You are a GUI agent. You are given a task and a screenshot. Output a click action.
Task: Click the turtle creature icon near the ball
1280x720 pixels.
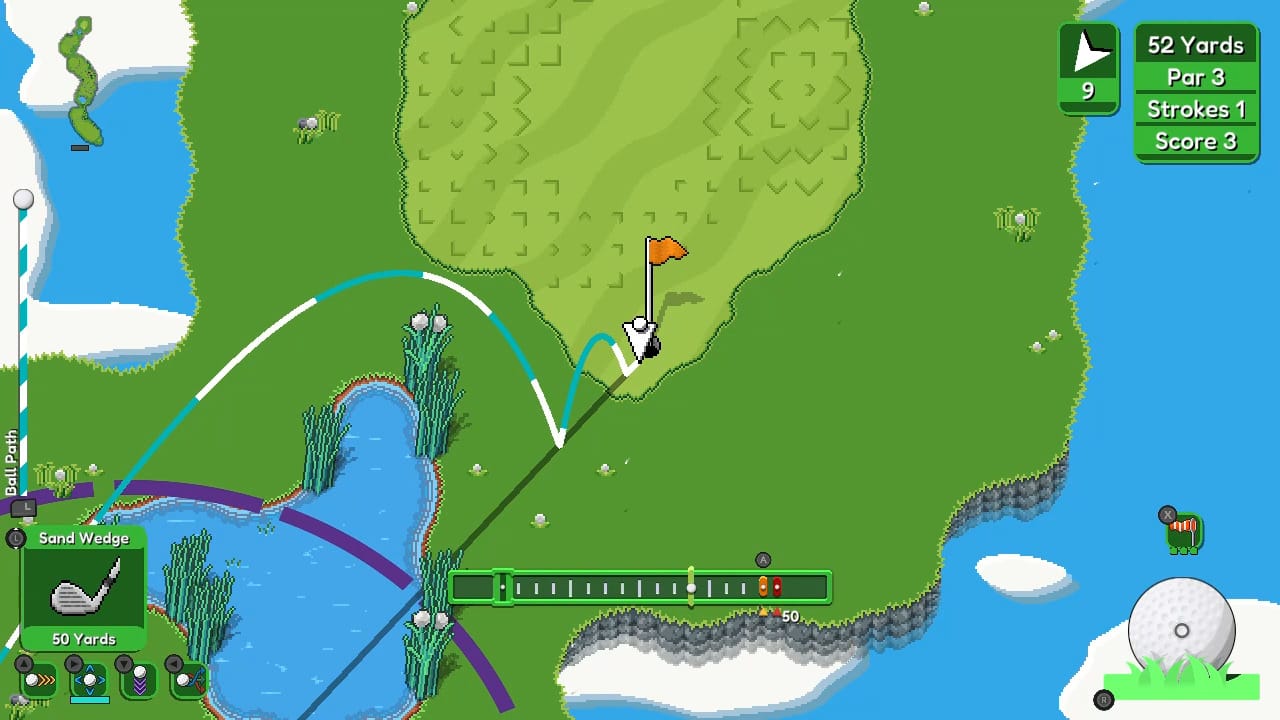point(1183,533)
